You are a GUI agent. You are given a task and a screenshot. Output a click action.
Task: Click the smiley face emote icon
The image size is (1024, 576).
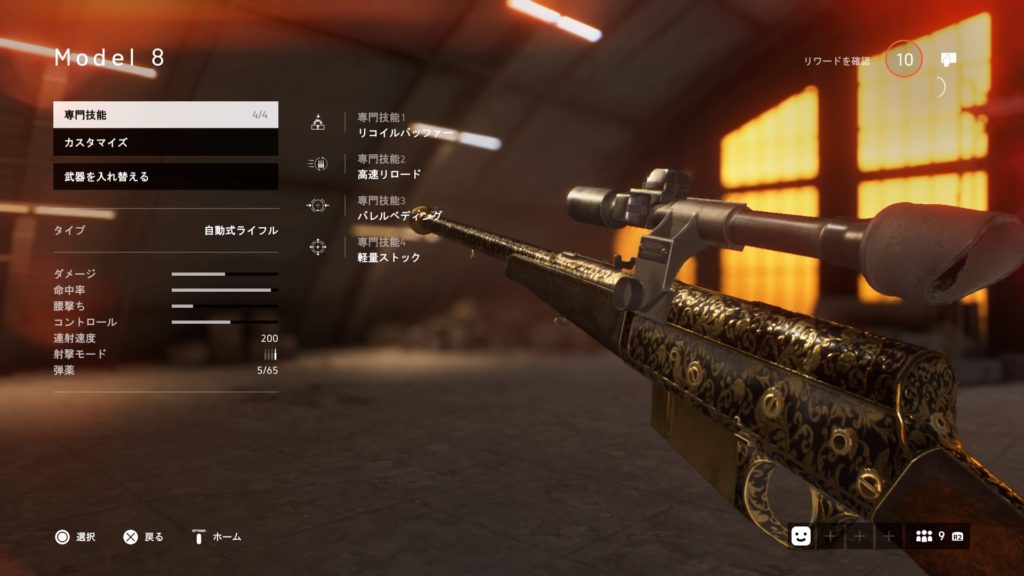coord(801,536)
